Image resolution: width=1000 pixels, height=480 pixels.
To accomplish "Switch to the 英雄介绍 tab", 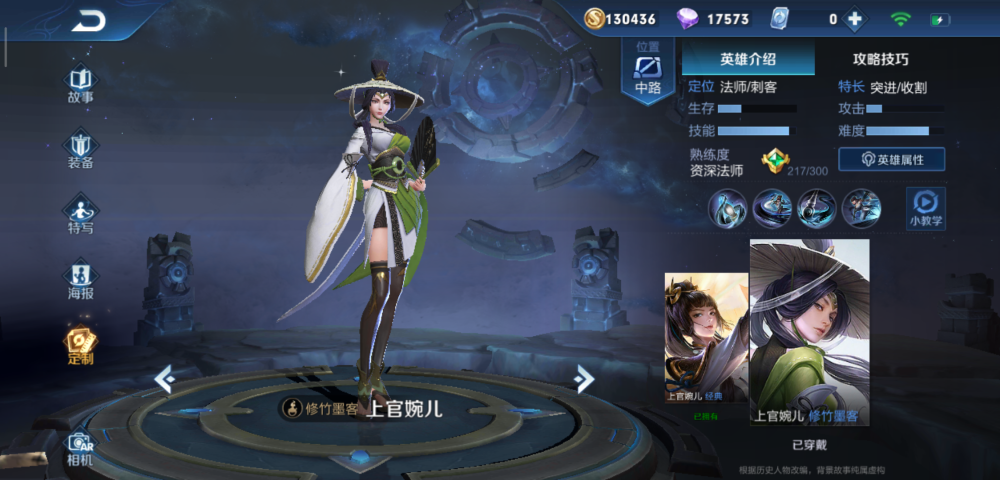I will coord(747,59).
